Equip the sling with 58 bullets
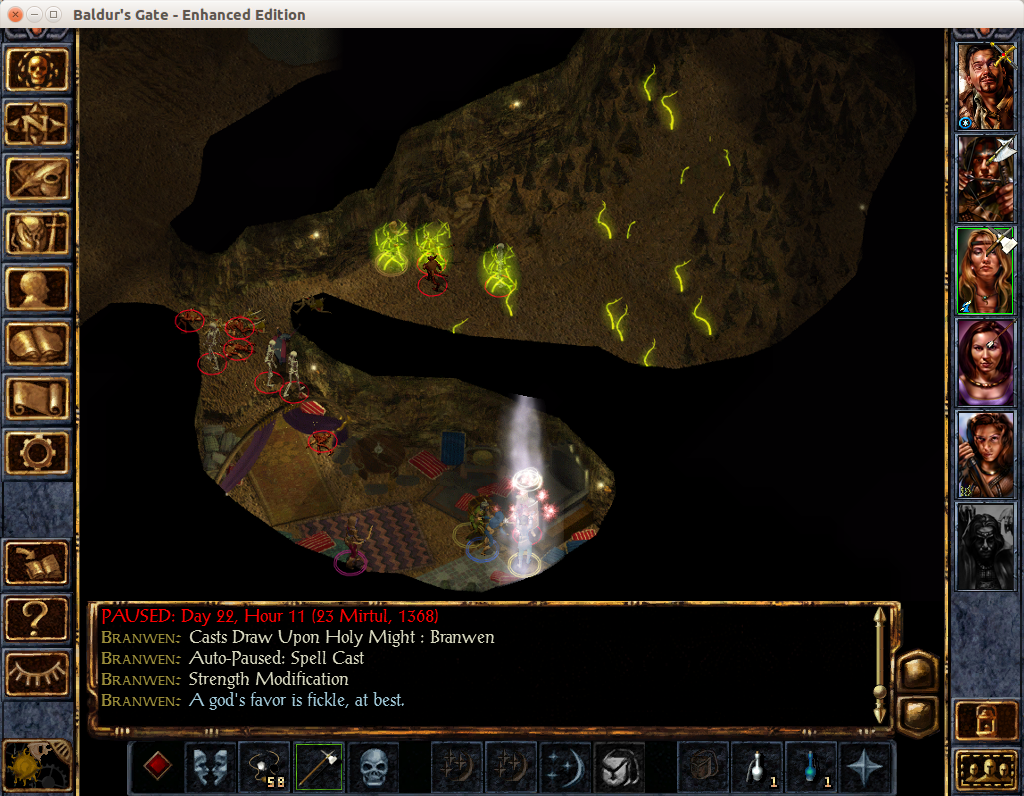The width and height of the screenshot is (1024, 796). 265,767
